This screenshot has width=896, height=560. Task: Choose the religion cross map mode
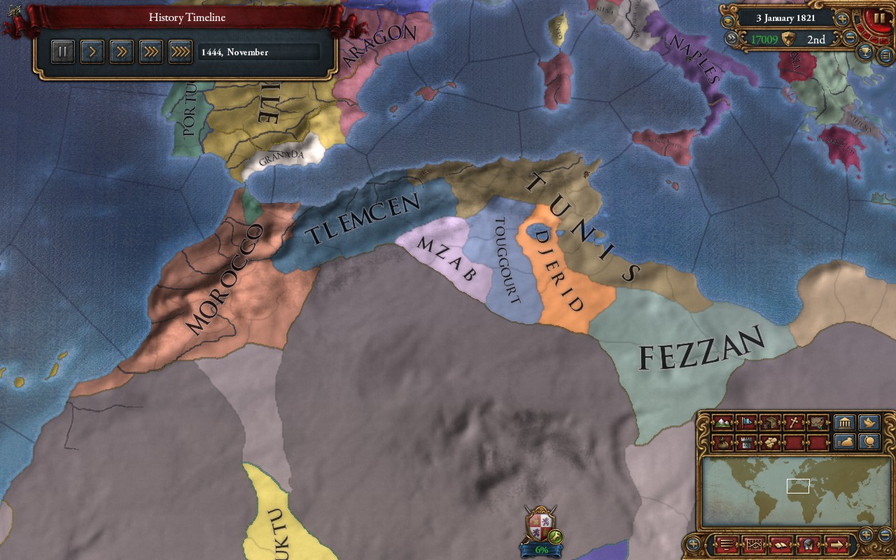coord(793,422)
